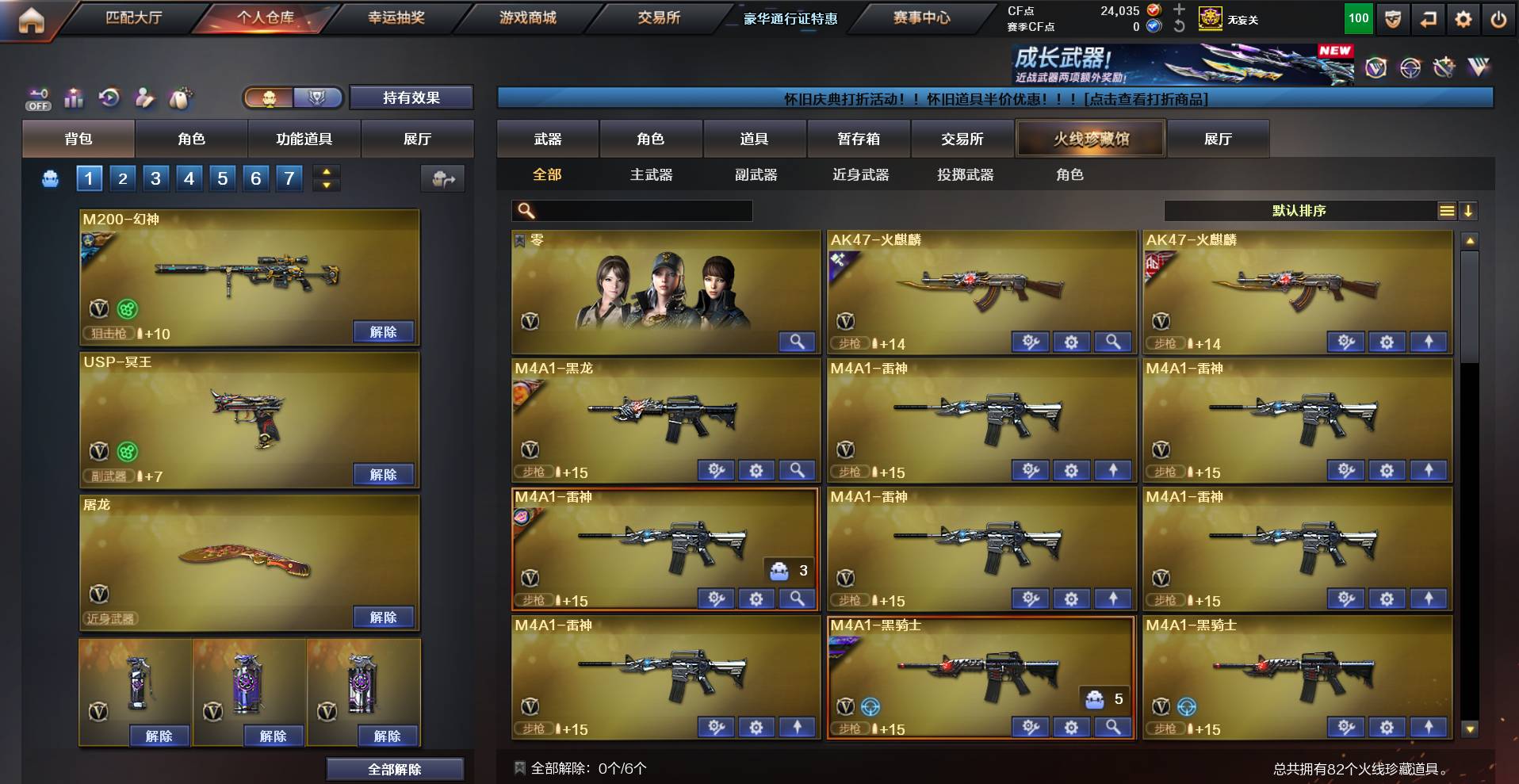
Task: Click the return arrow icon near top right
Action: click(x=1428, y=17)
